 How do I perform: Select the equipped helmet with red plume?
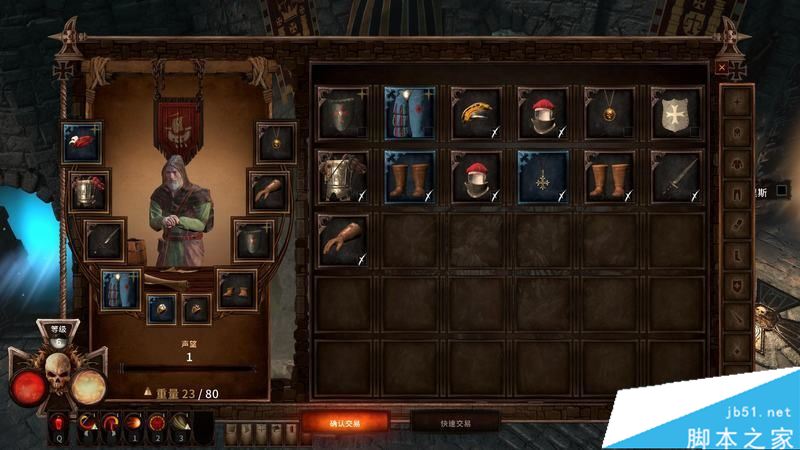[x=90, y=189]
